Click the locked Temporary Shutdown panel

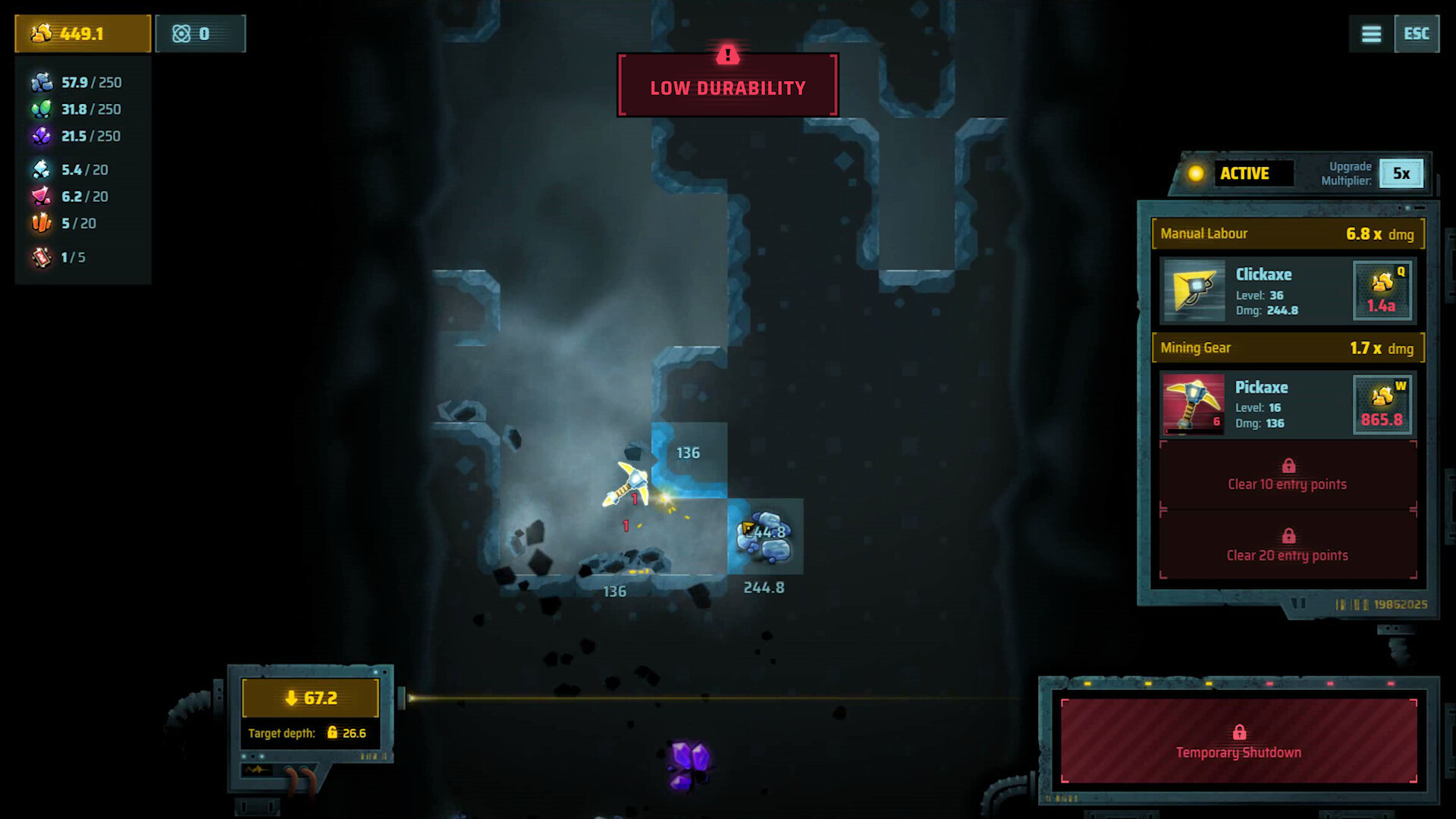[1239, 739]
